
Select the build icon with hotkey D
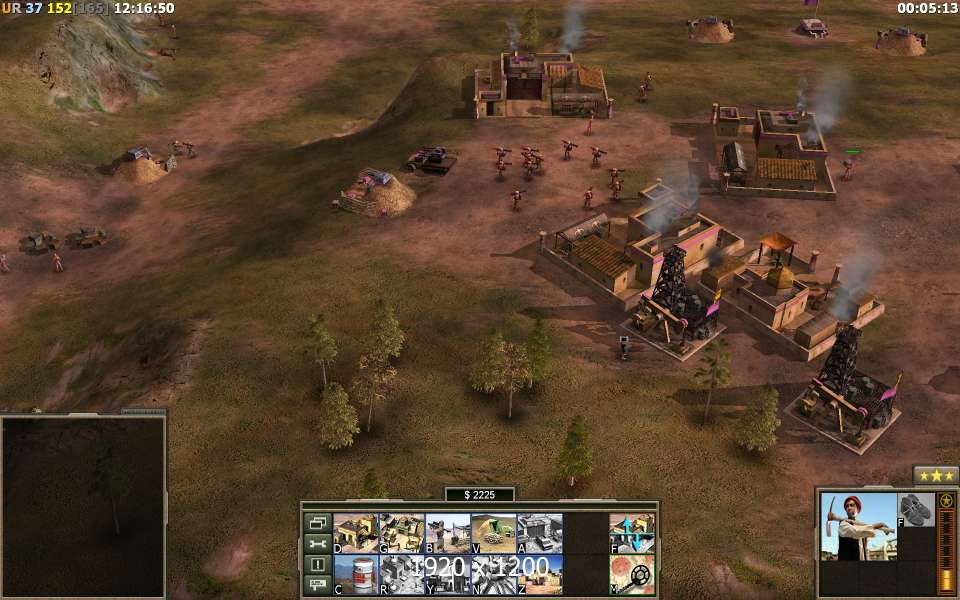coord(355,533)
